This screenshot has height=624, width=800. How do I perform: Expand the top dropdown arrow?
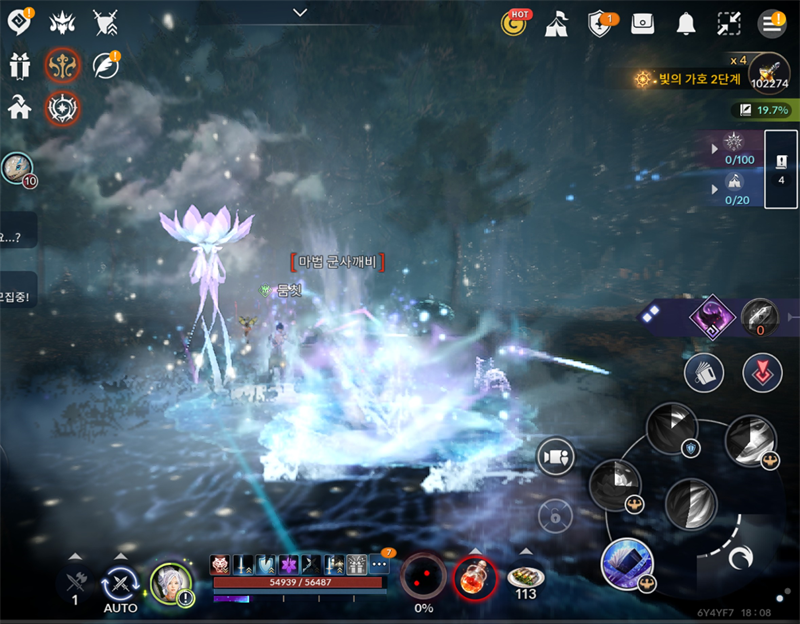300,12
